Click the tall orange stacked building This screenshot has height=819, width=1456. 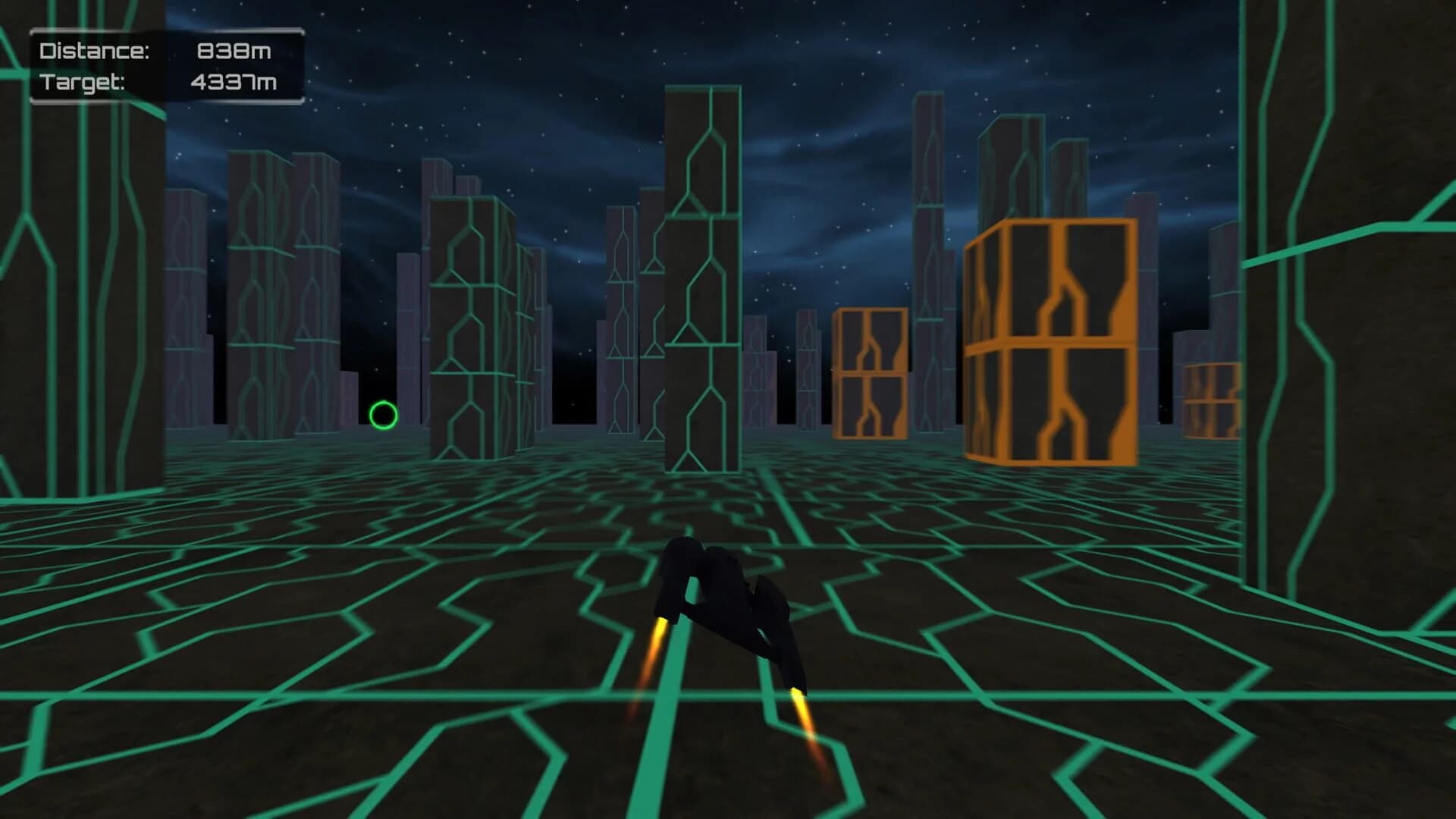pyautogui.click(x=1049, y=341)
